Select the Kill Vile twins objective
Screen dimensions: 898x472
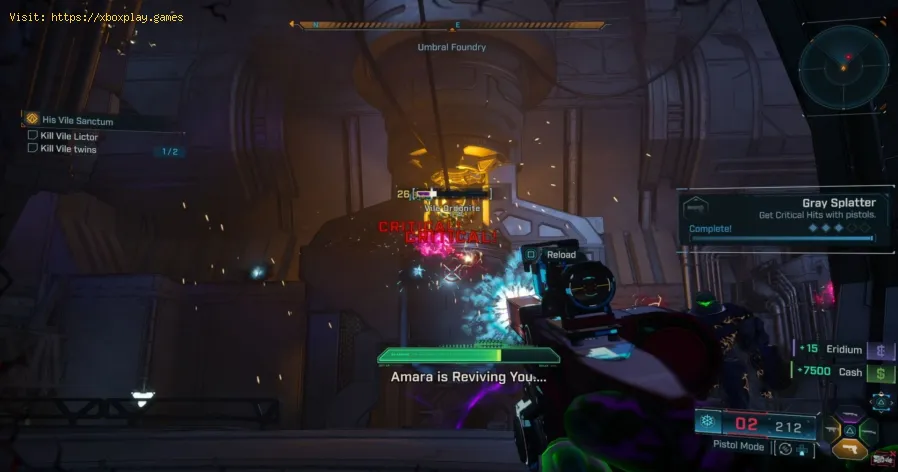[x=68, y=149]
